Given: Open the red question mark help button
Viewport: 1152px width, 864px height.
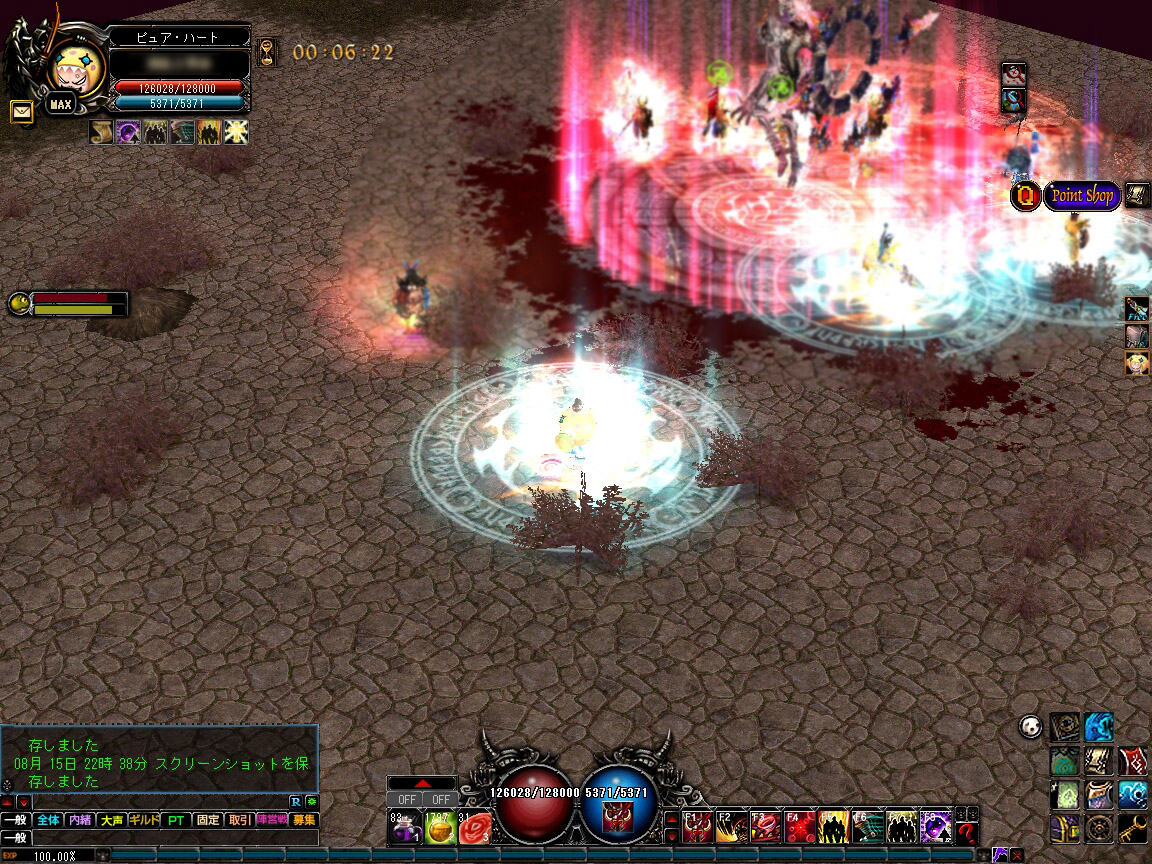Looking at the screenshot, I should (x=965, y=832).
